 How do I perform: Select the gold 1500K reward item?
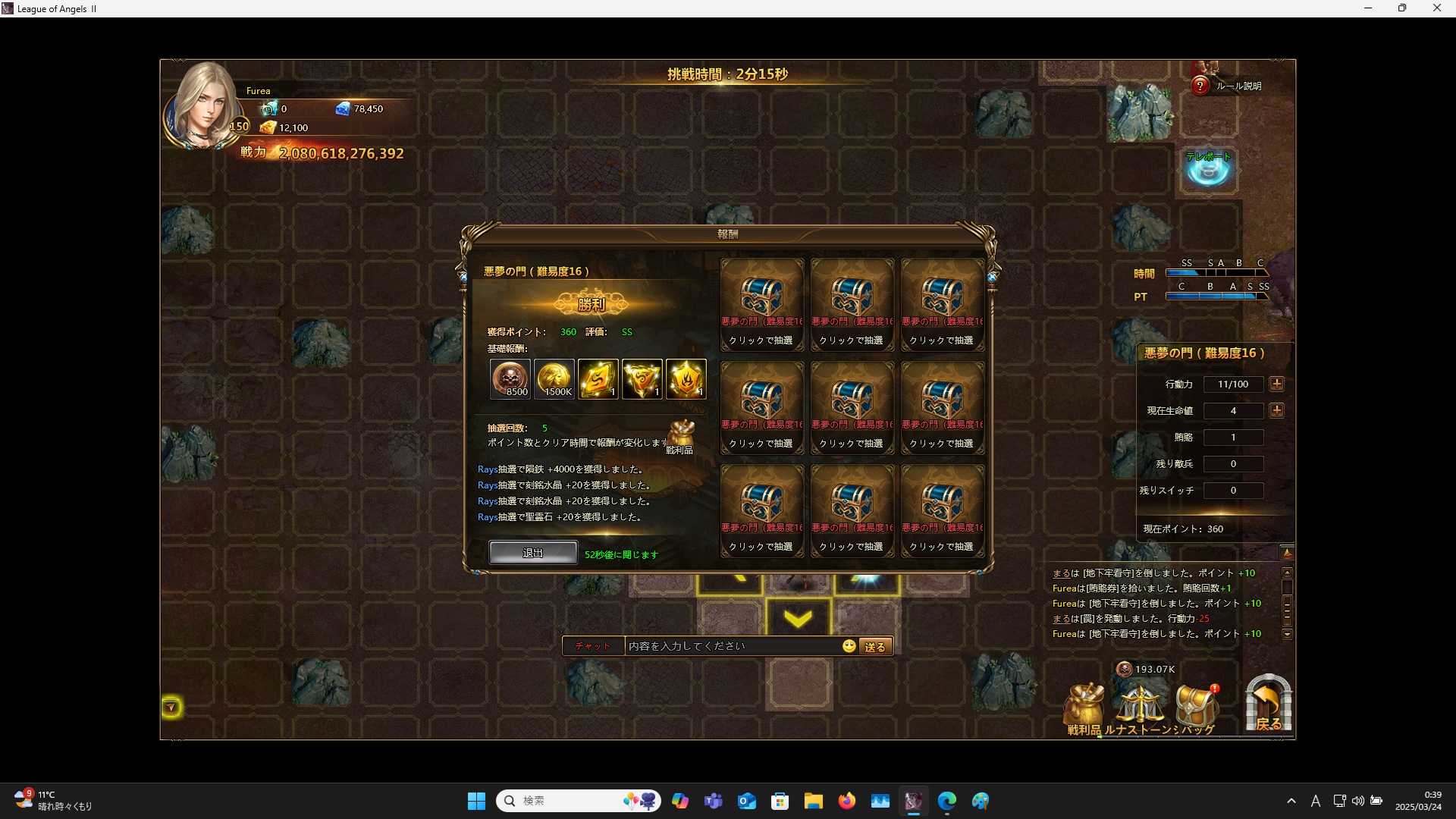pos(554,378)
